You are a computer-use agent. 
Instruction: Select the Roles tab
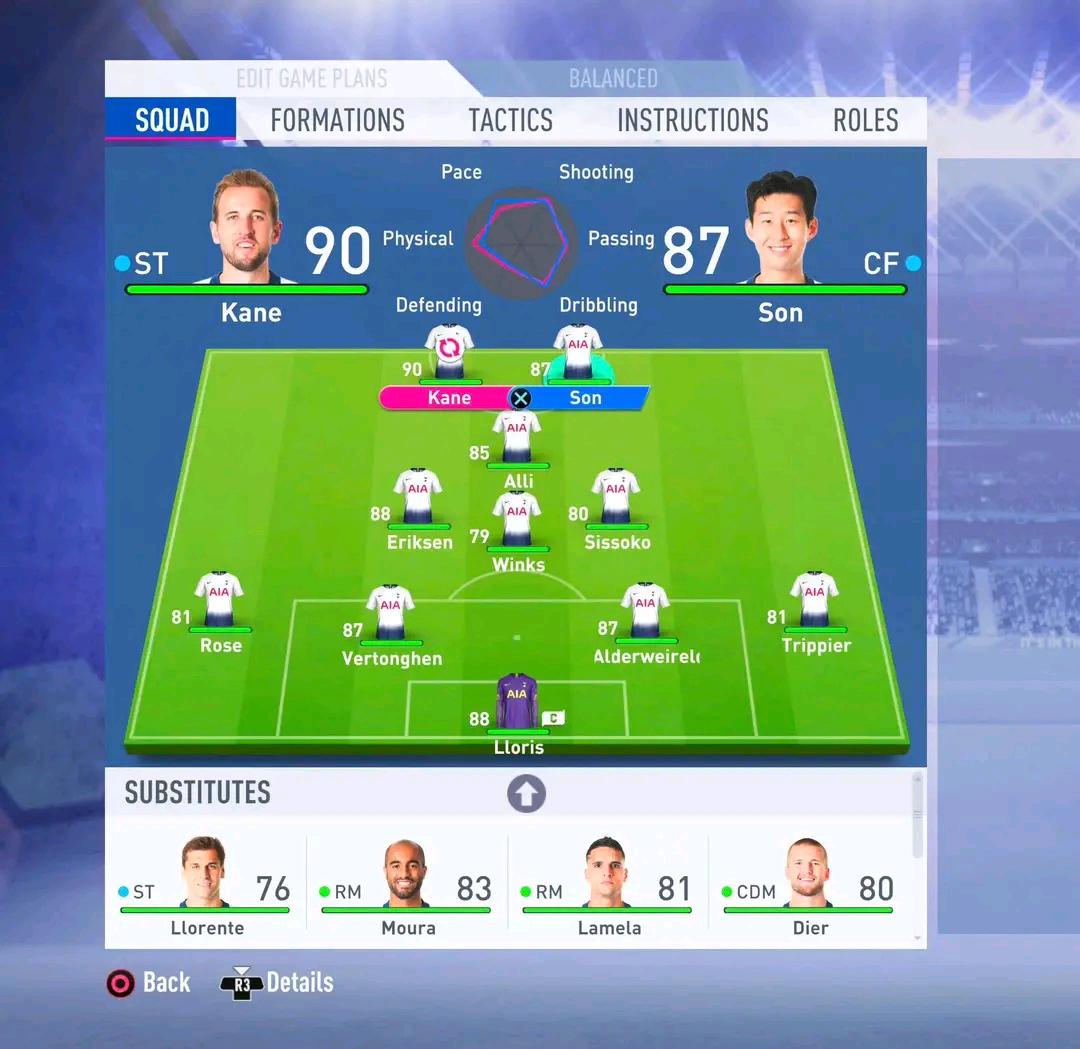click(865, 121)
